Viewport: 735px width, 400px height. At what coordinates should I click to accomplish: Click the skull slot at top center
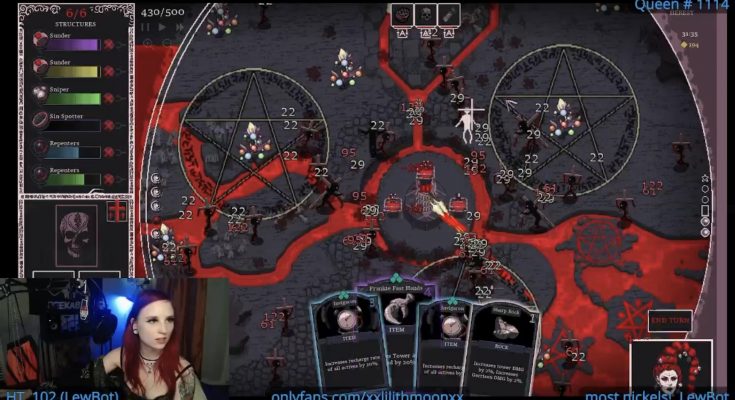pos(425,14)
